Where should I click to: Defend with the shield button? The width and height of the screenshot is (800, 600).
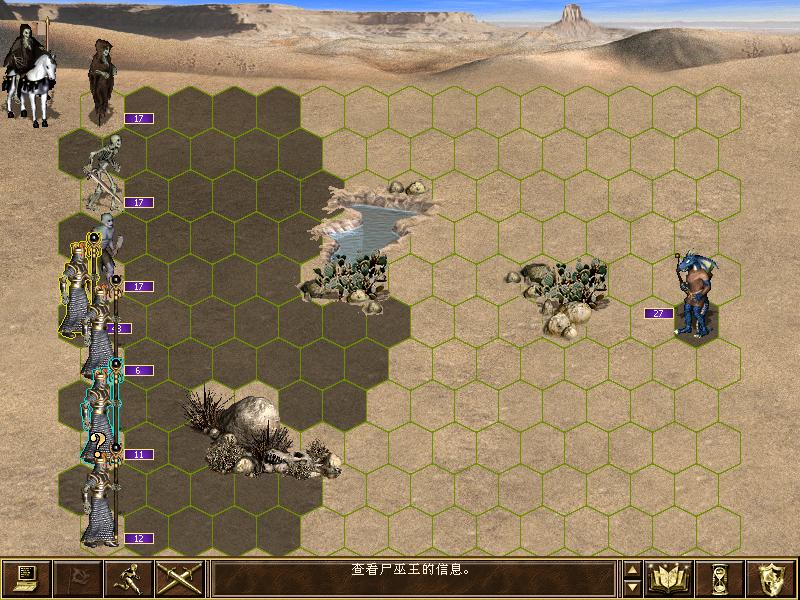pyautogui.click(x=772, y=579)
